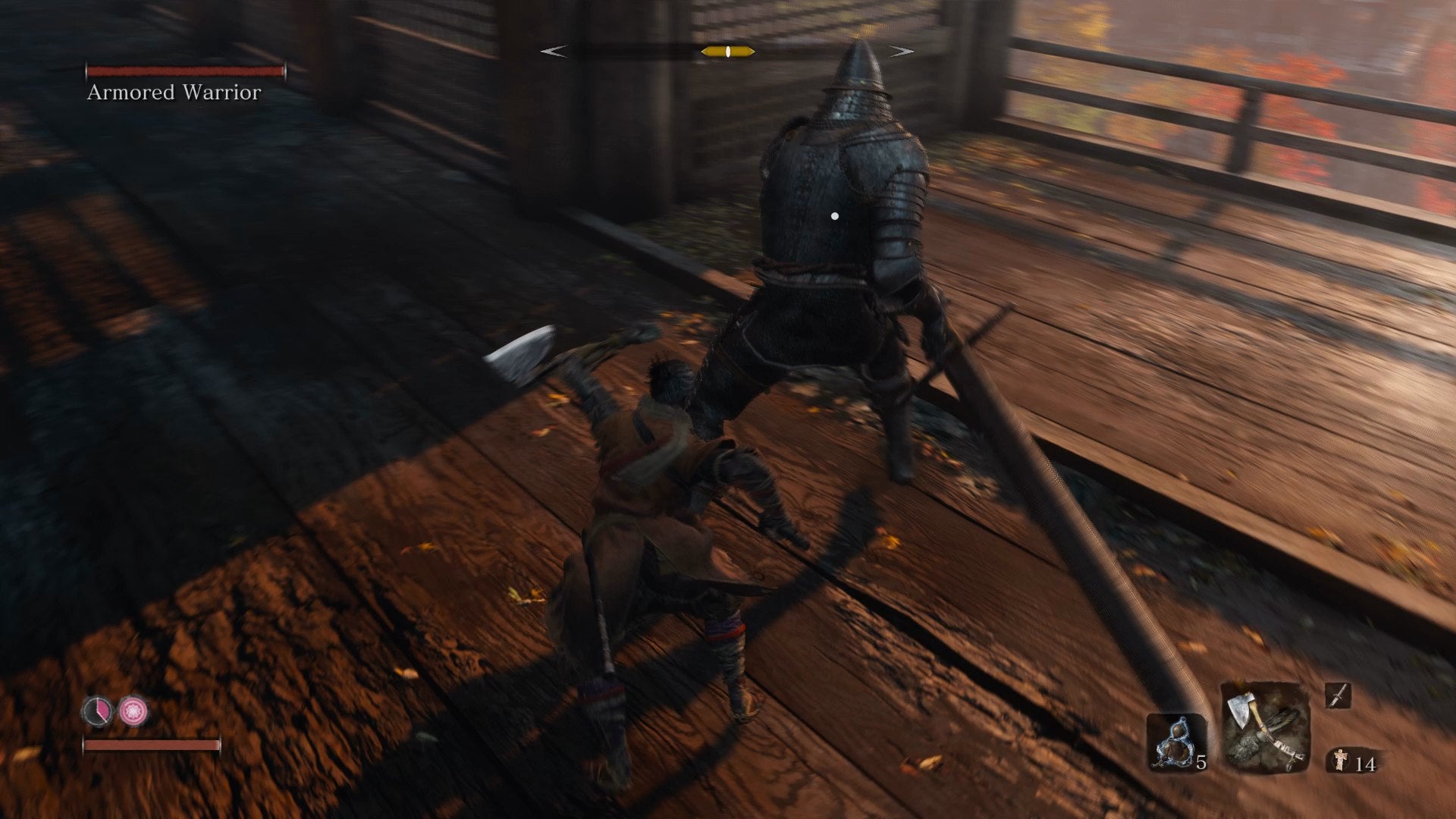The image size is (1456, 819).
Task: Click the player's vitality bar
Action: 152,746
